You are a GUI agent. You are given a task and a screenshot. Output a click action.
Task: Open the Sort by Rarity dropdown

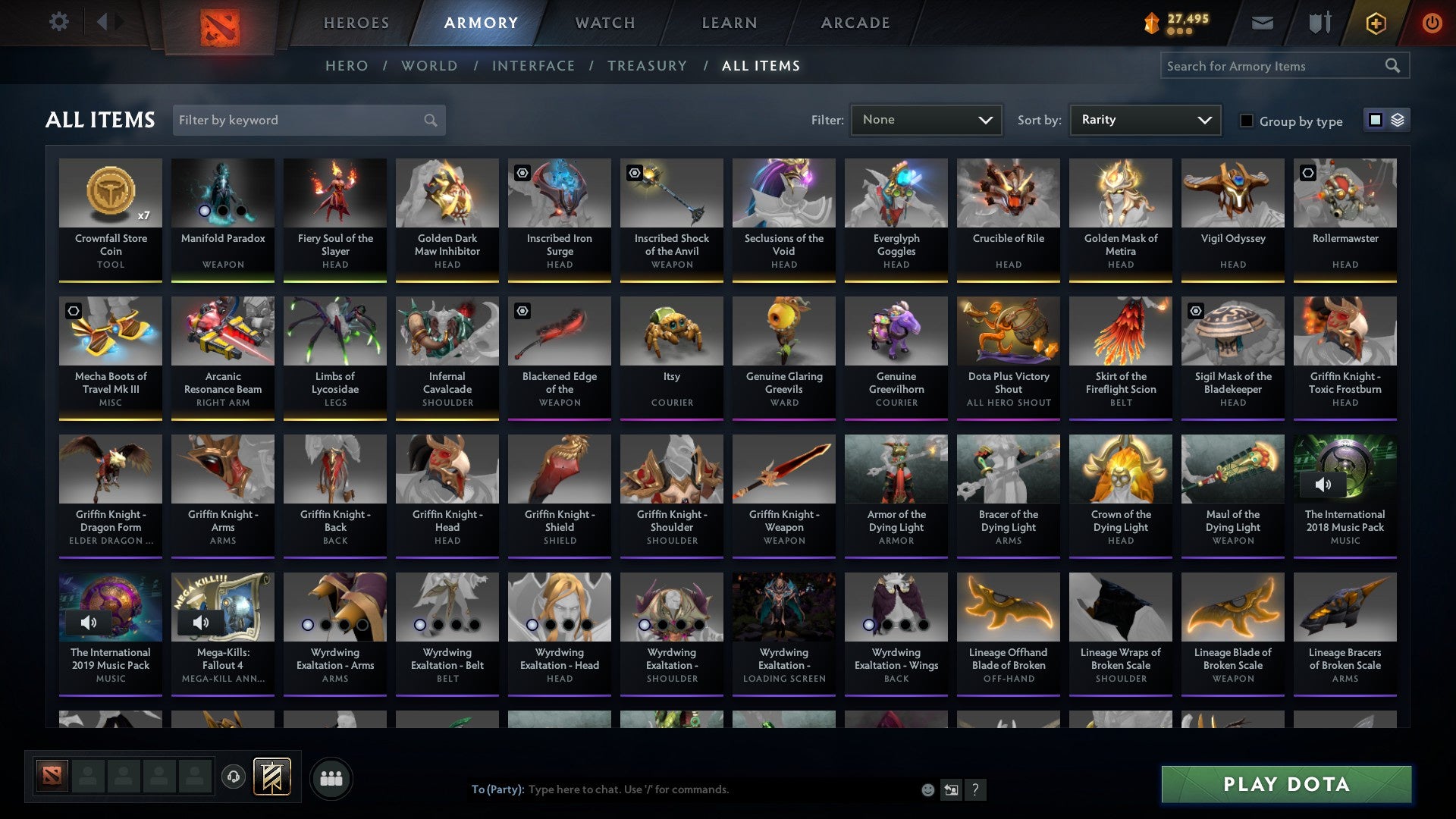(x=1144, y=119)
